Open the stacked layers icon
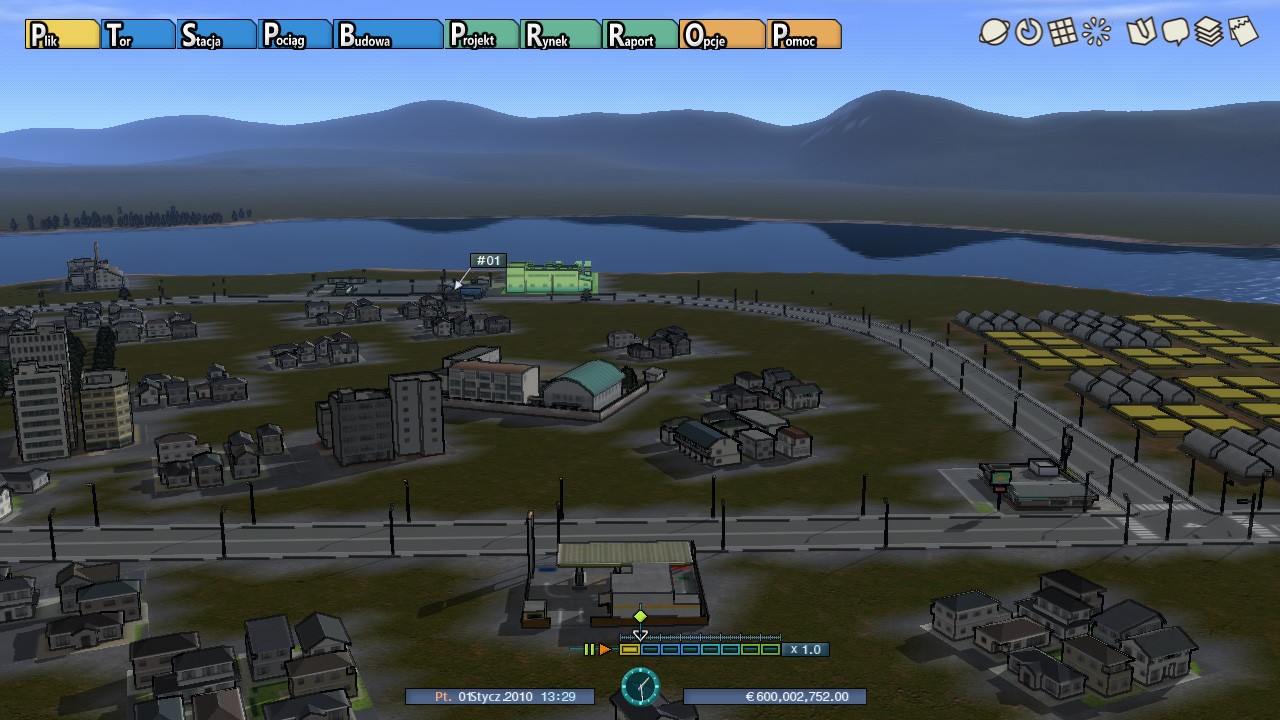Image resolution: width=1280 pixels, height=720 pixels. coord(1209,32)
